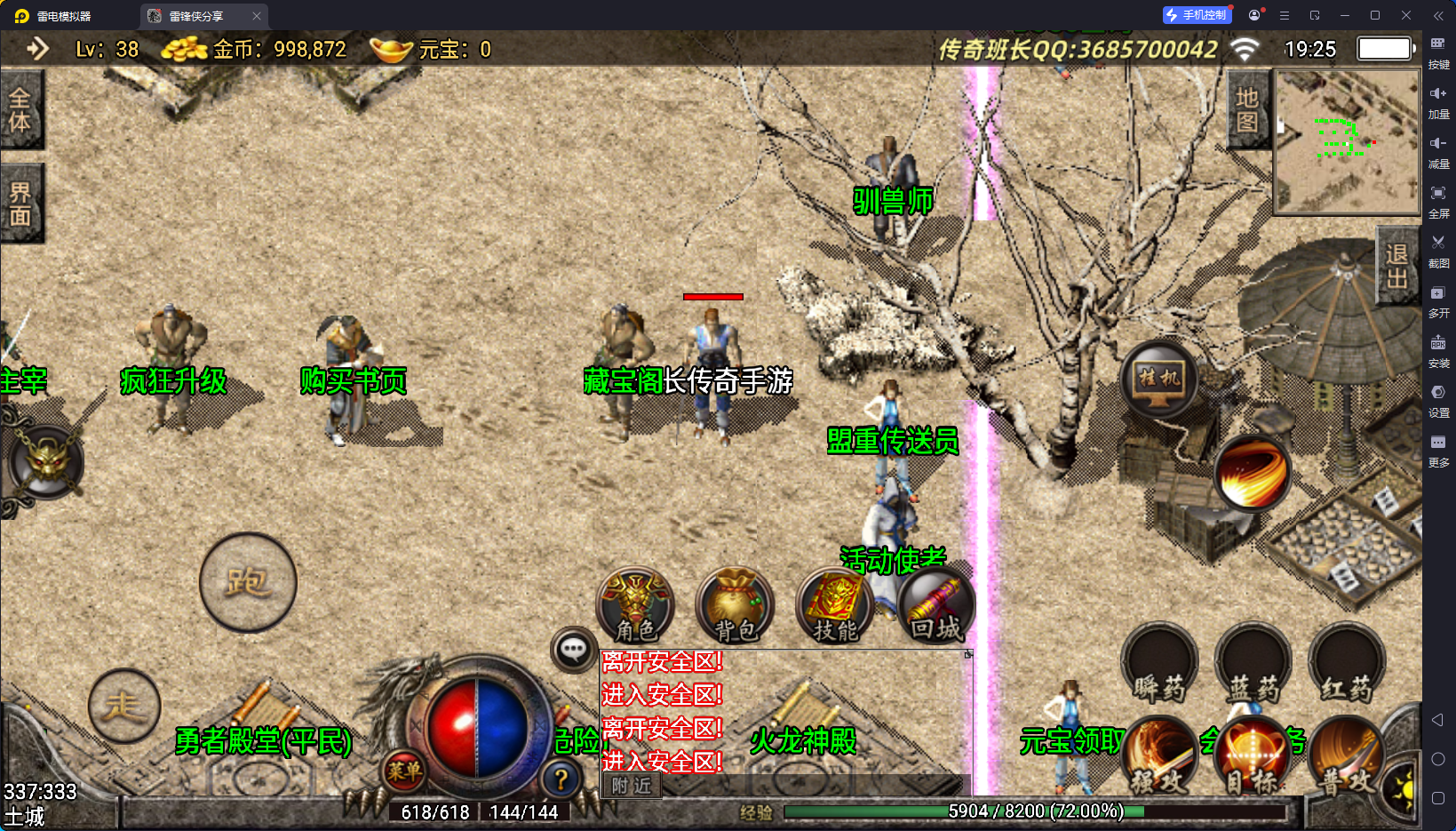
Task: Activate the fire slash skill icon
Action: [1253, 473]
